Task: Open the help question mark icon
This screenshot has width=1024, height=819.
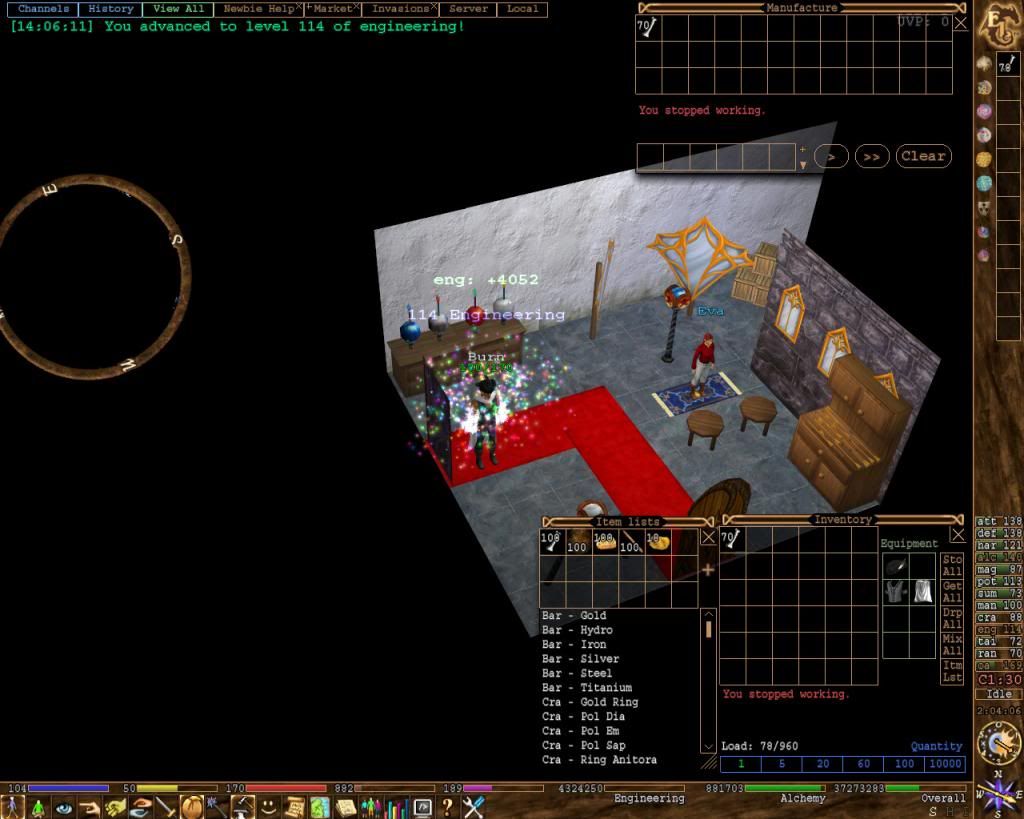Action: pos(447,806)
